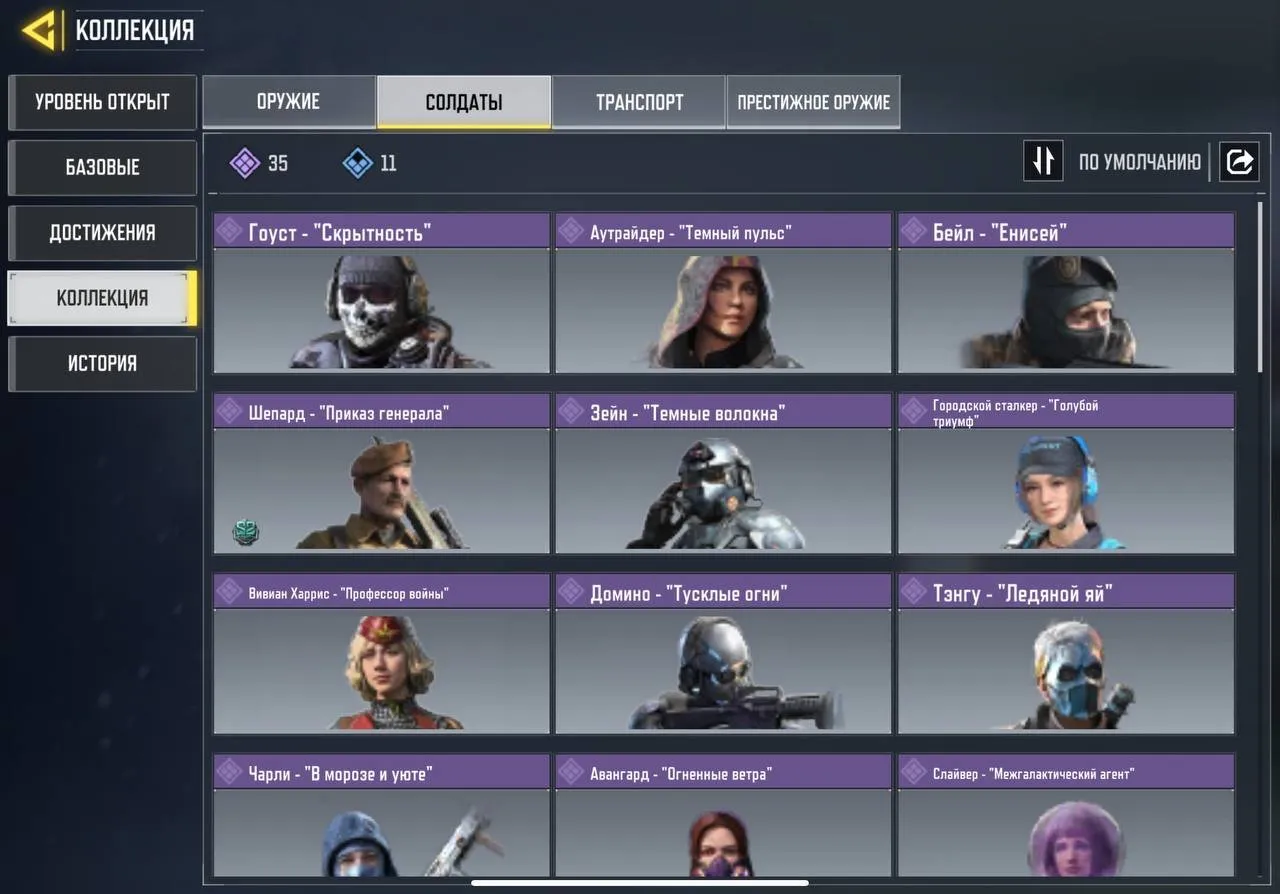Click the rarity diamond on Гоуст card header
The width and height of the screenshot is (1280, 894).
coord(233,230)
